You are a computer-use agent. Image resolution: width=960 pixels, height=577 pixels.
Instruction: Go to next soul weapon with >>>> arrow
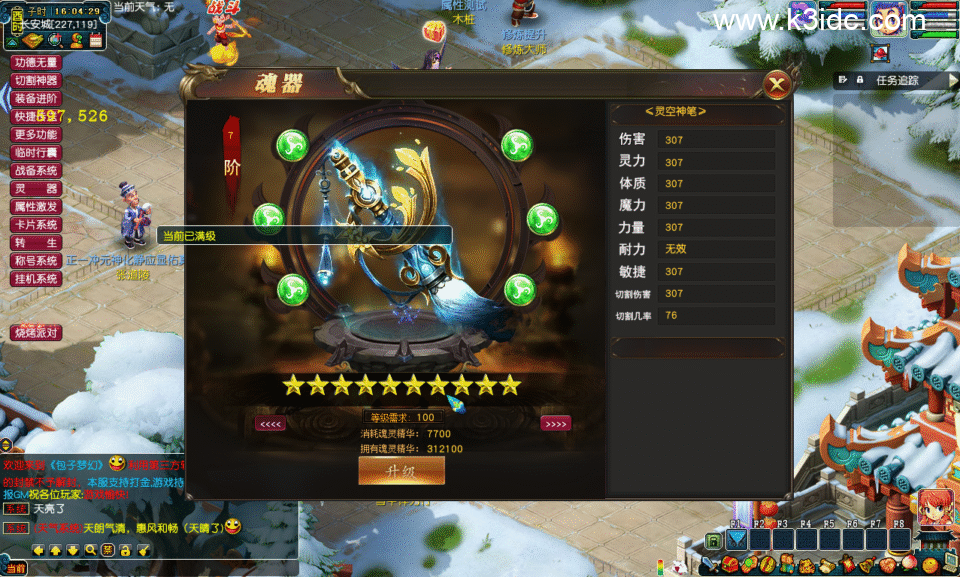tap(555, 423)
